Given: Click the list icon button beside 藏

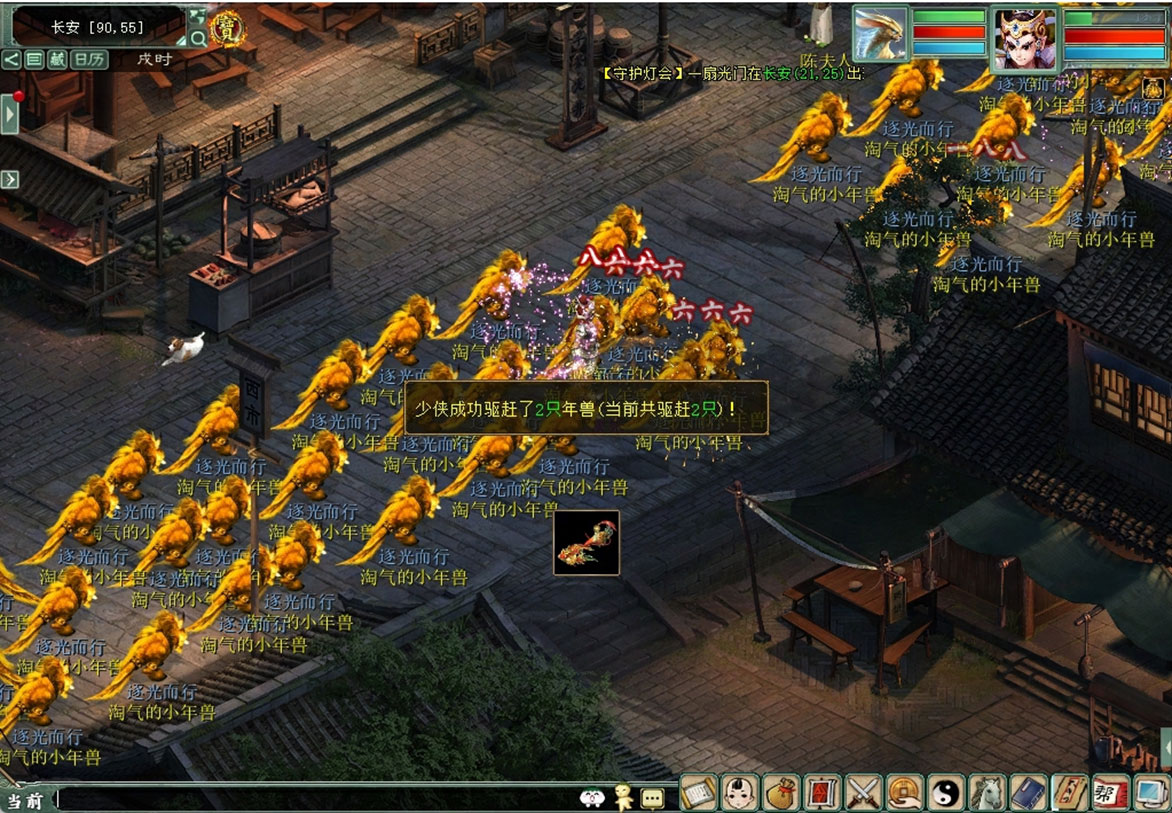Looking at the screenshot, I should coord(34,59).
